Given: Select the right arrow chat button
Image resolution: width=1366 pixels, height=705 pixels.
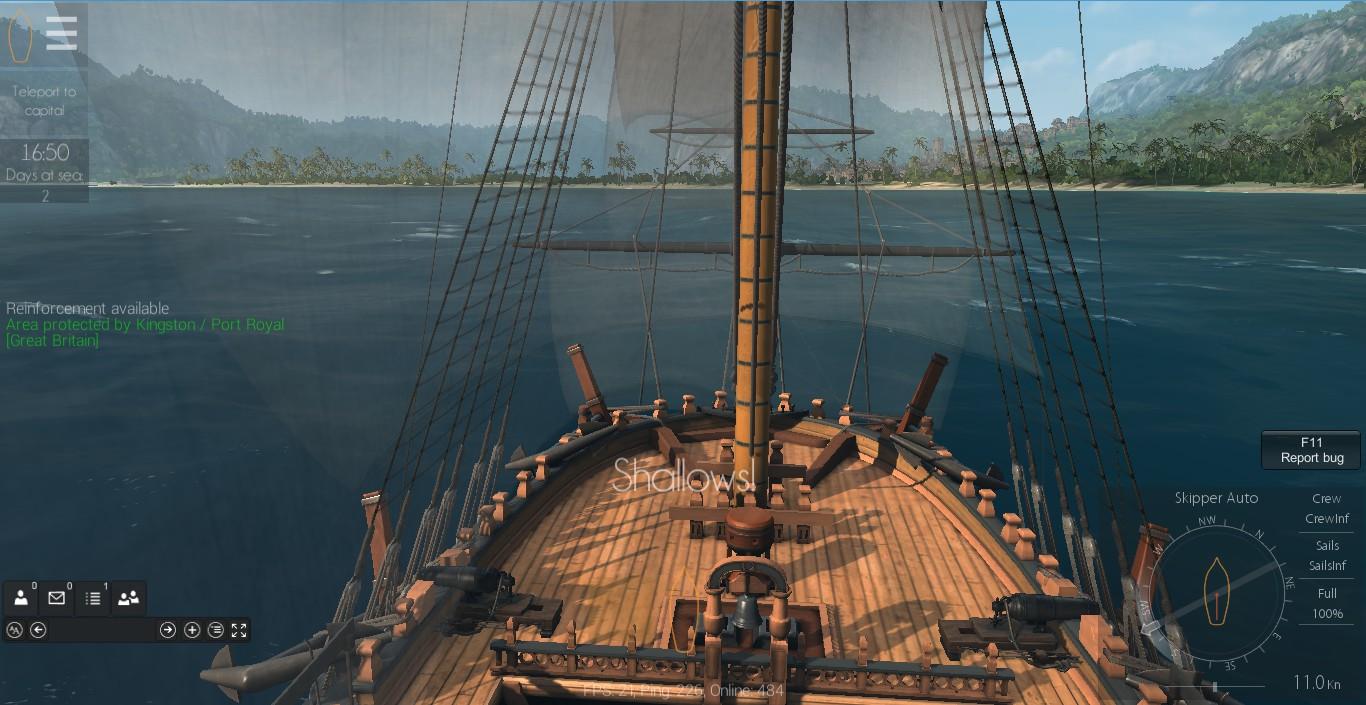Looking at the screenshot, I should [x=168, y=630].
